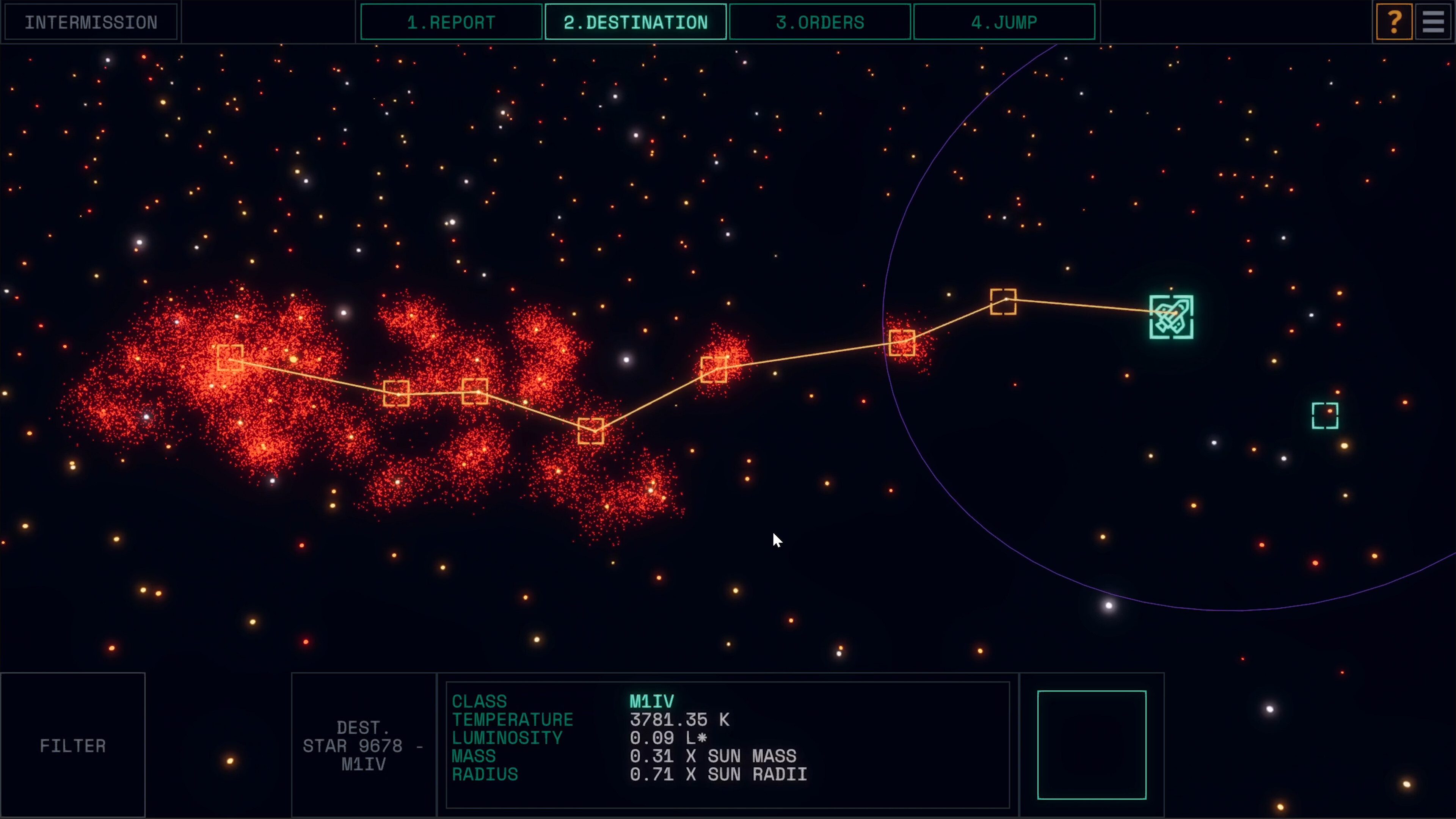Click the waypoint square closest to the ship

point(1004,301)
